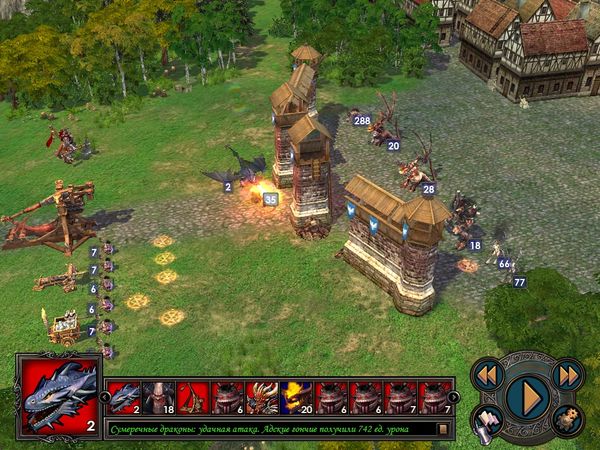The image size is (600, 450).
Task: Click the double-arrow rewind button
Action: coord(486,374)
